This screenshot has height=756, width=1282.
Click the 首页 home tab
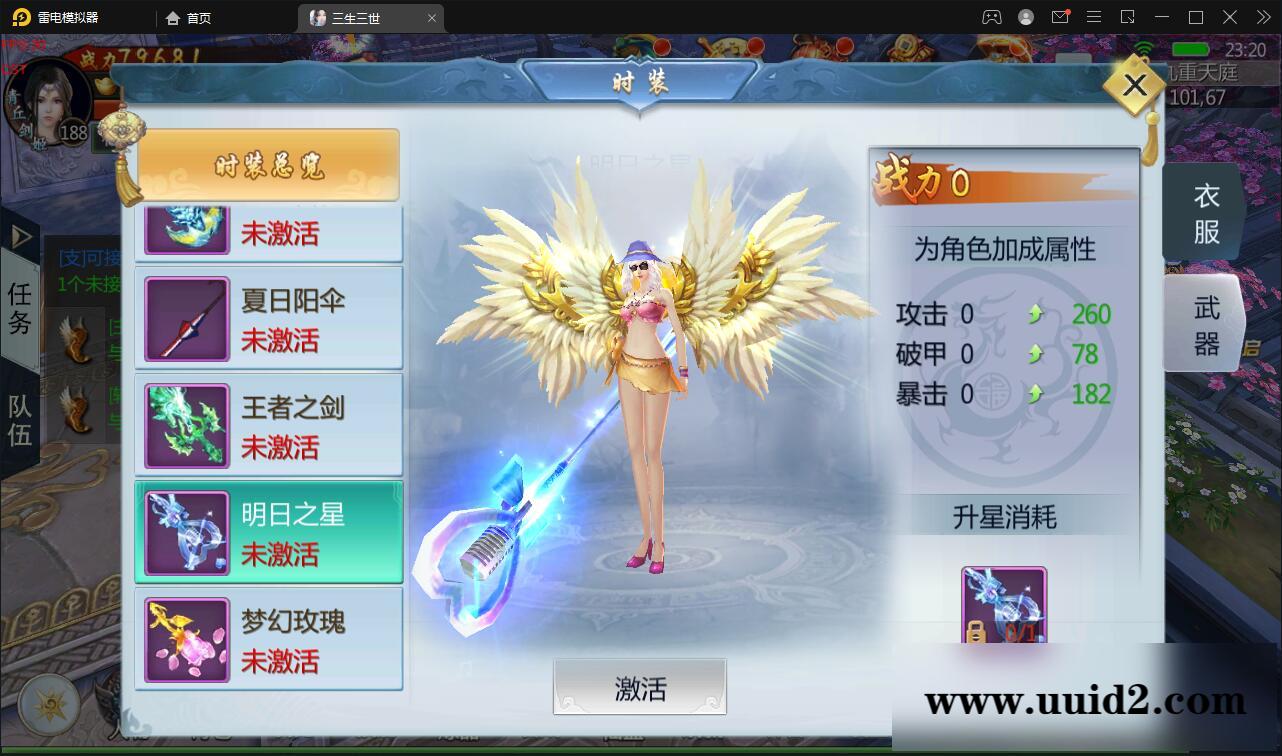[x=188, y=17]
